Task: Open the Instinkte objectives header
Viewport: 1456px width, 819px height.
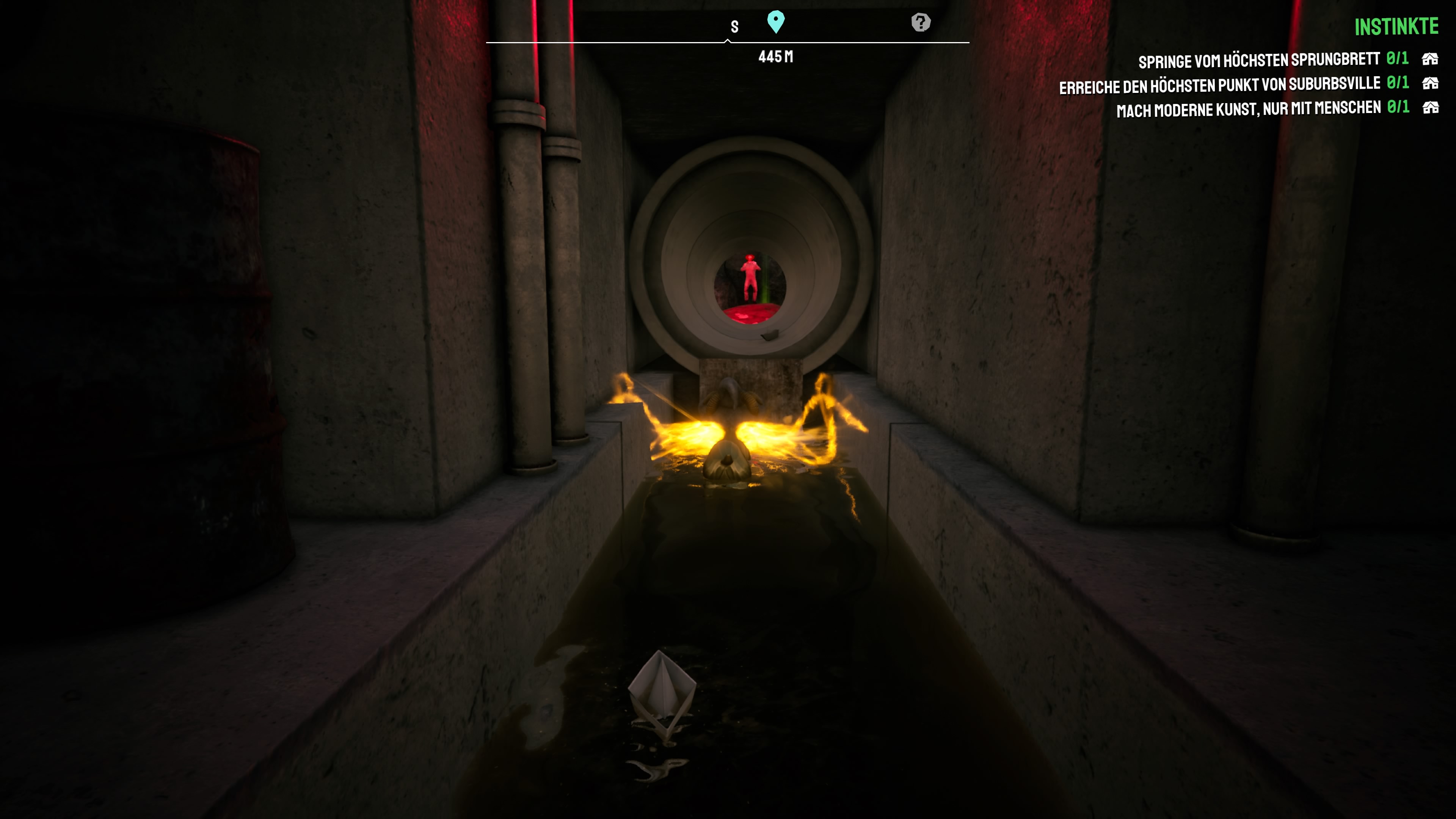Action: click(1395, 27)
